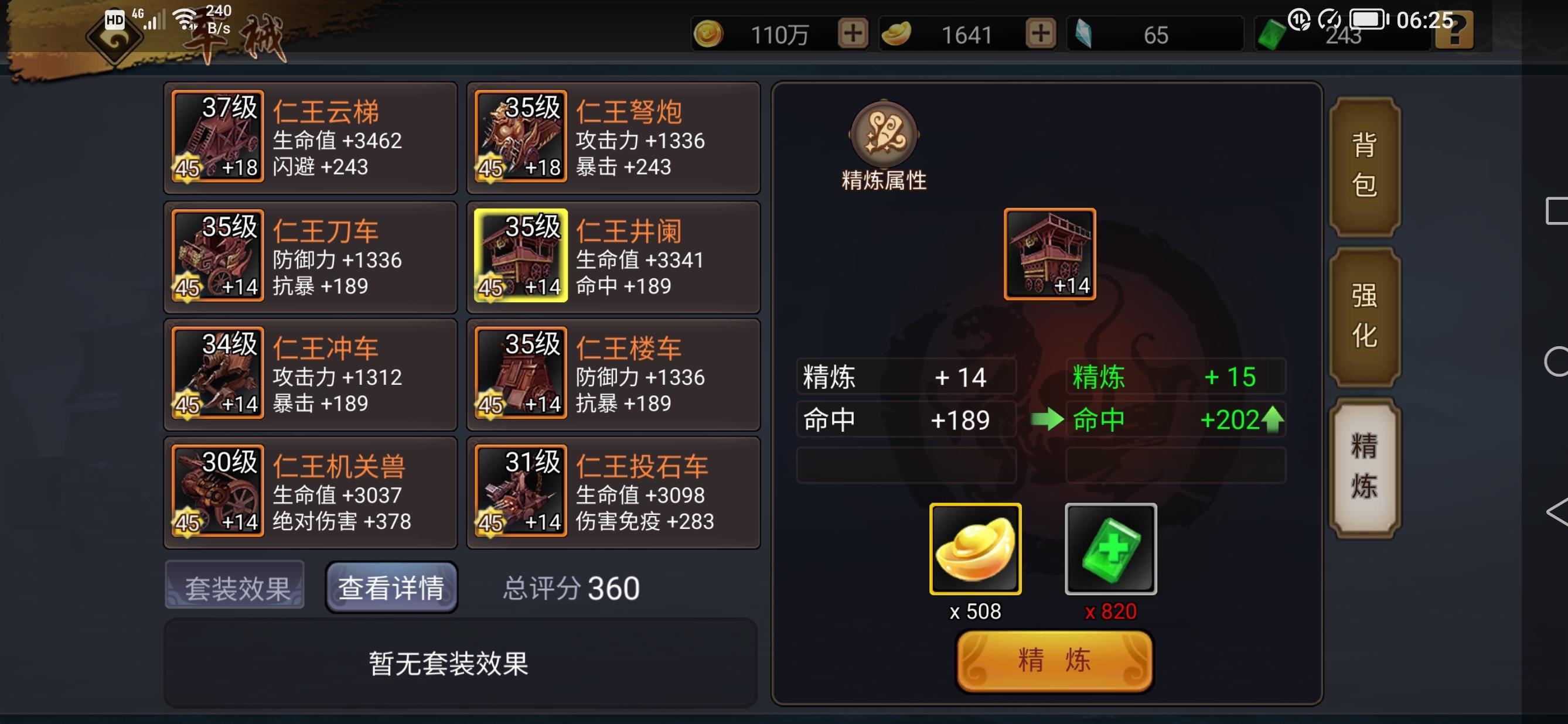The height and width of the screenshot is (724, 1568).
Task: Expand ingots with the plus button
Action: [1042, 35]
